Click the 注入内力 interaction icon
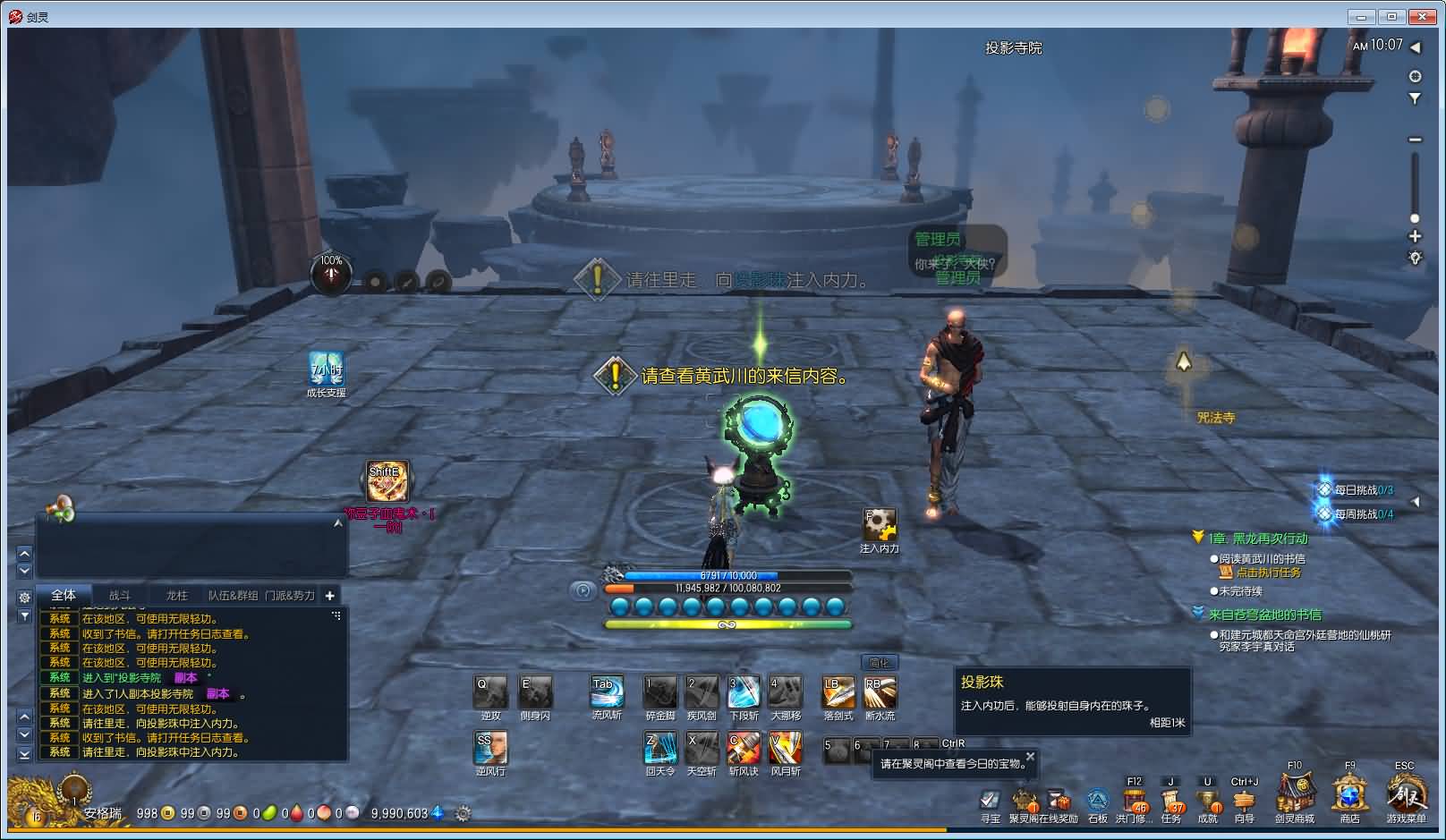 (x=880, y=525)
